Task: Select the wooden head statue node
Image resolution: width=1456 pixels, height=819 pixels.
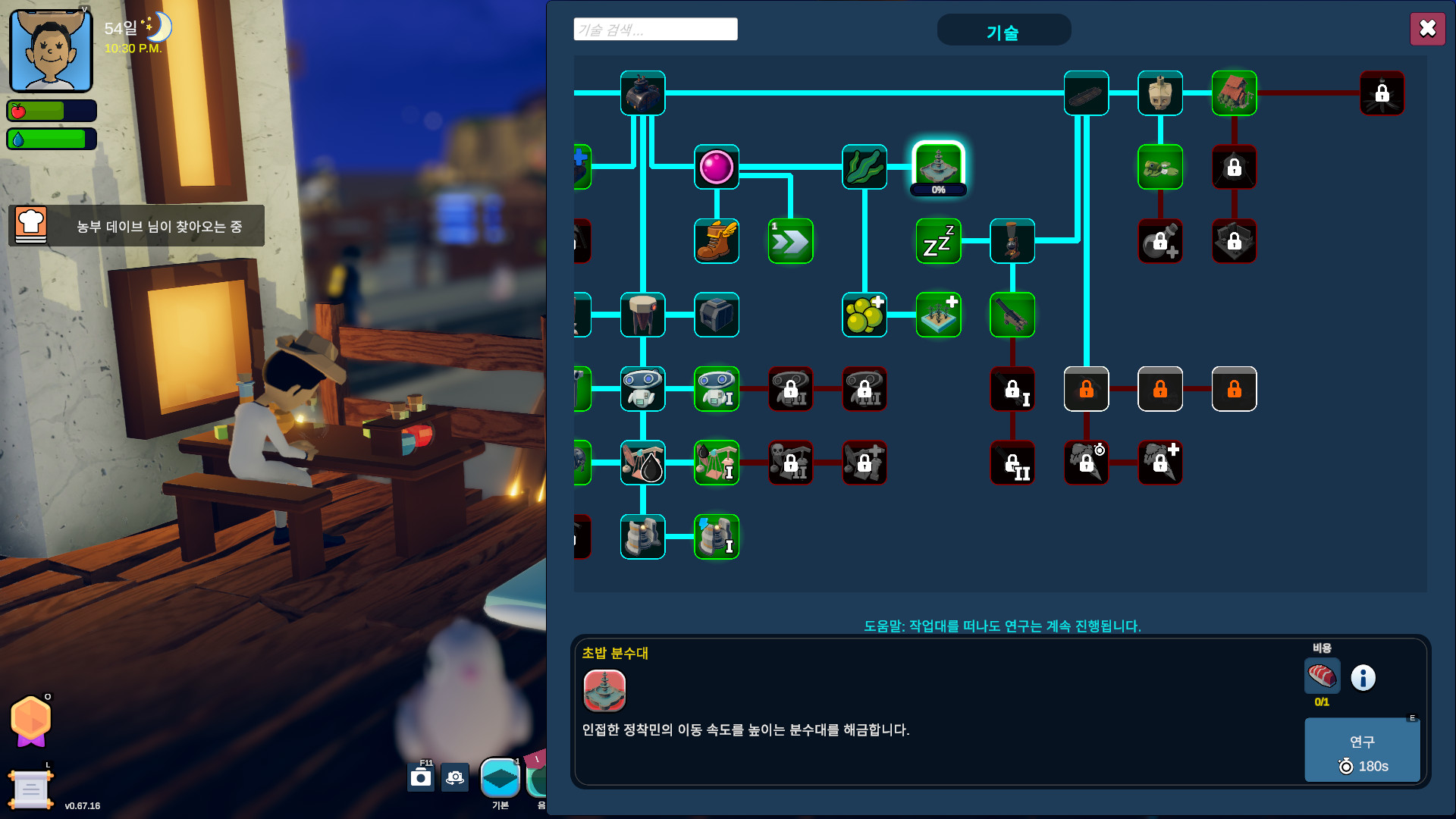Action: (1160, 93)
